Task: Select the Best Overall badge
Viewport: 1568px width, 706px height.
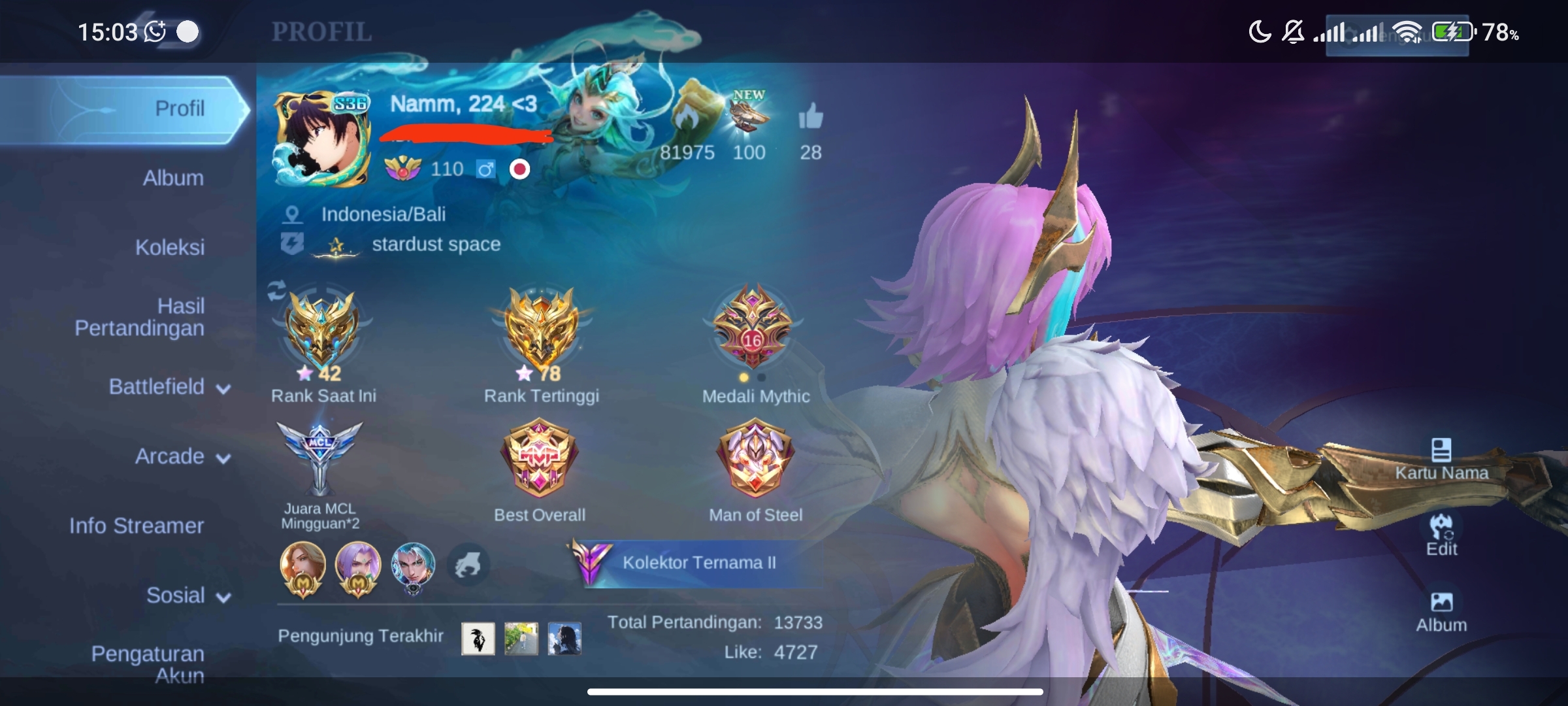Action: [539, 458]
